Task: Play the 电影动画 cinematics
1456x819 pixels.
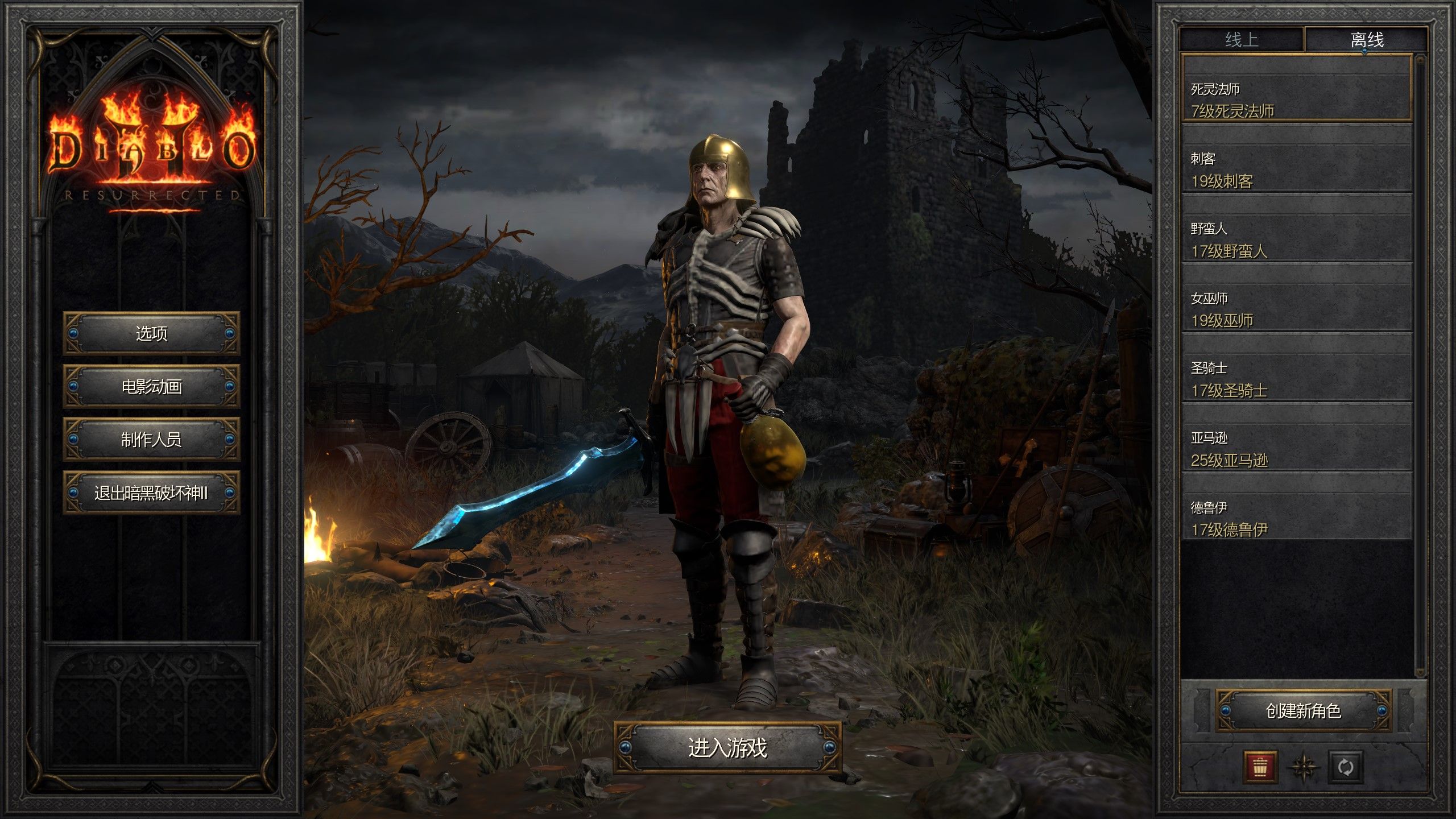Action: pyautogui.click(x=151, y=387)
